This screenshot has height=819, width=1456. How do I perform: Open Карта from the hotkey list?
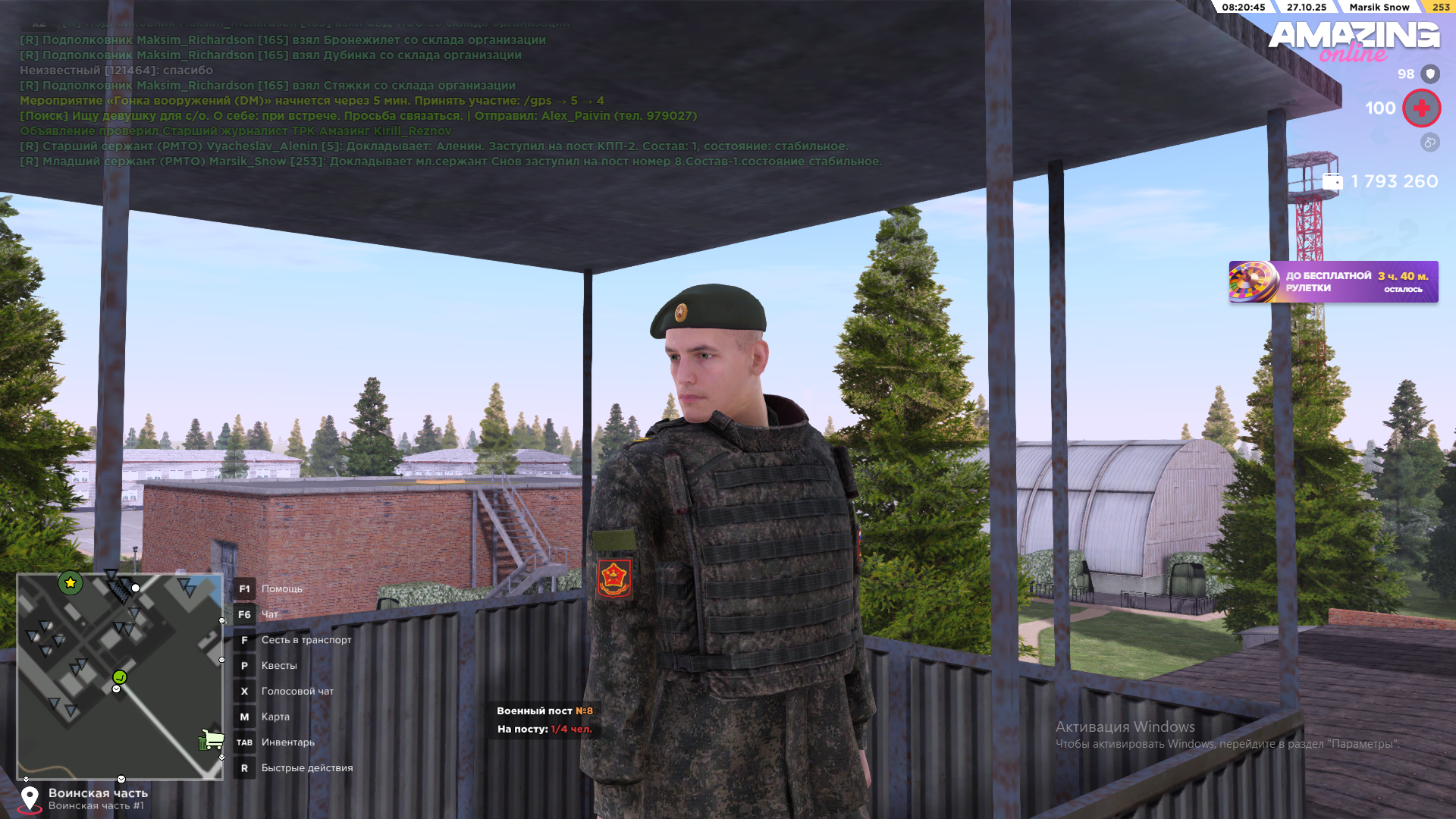(276, 716)
